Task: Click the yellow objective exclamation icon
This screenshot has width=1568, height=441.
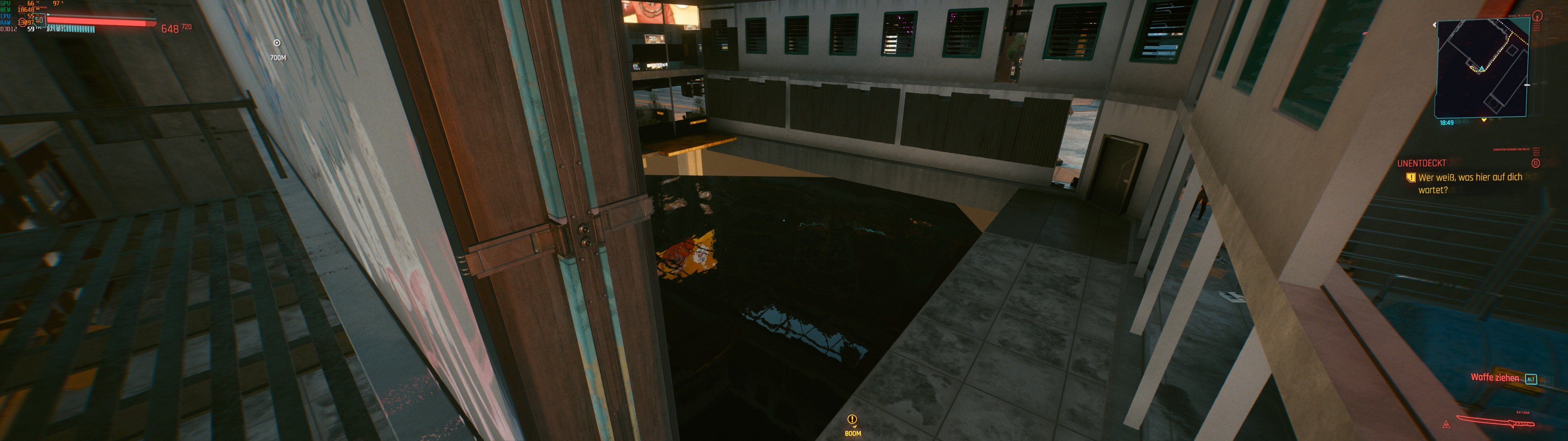Action: point(1412,178)
